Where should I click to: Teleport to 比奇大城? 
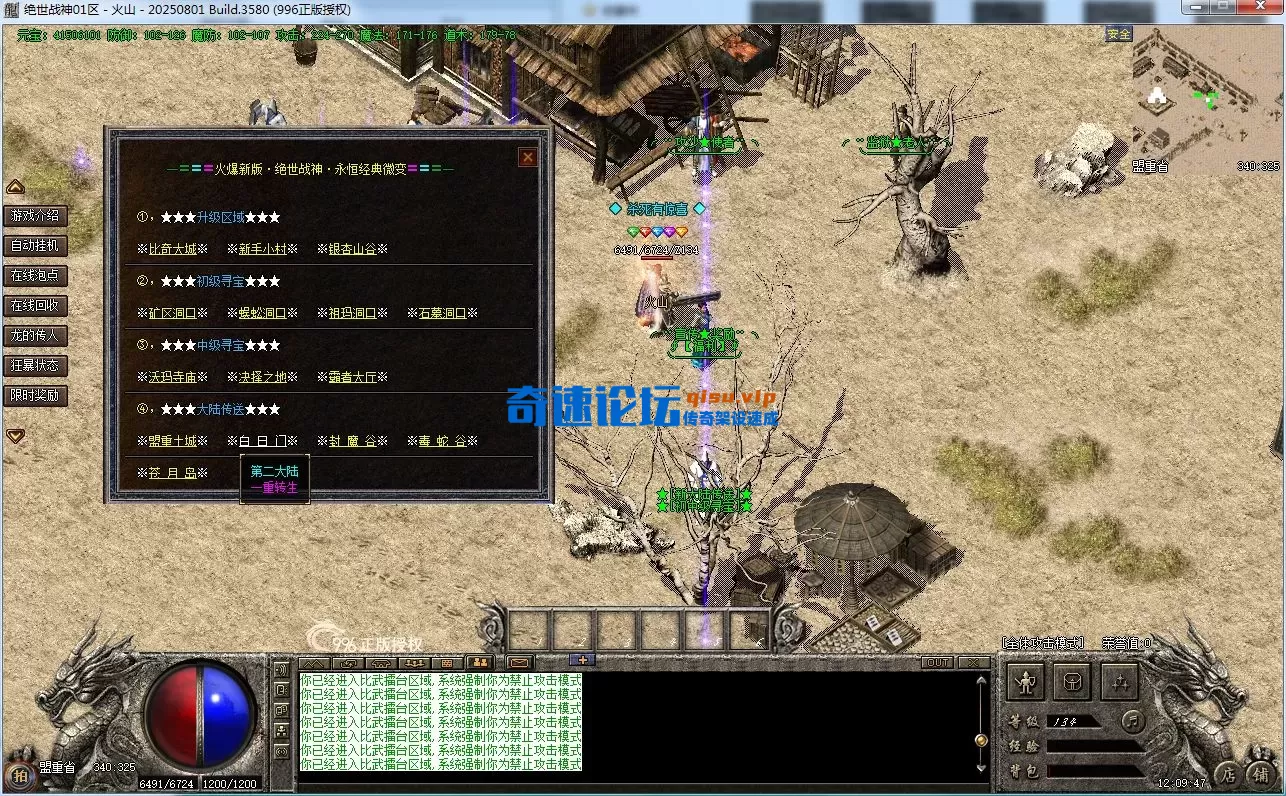(x=172, y=249)
